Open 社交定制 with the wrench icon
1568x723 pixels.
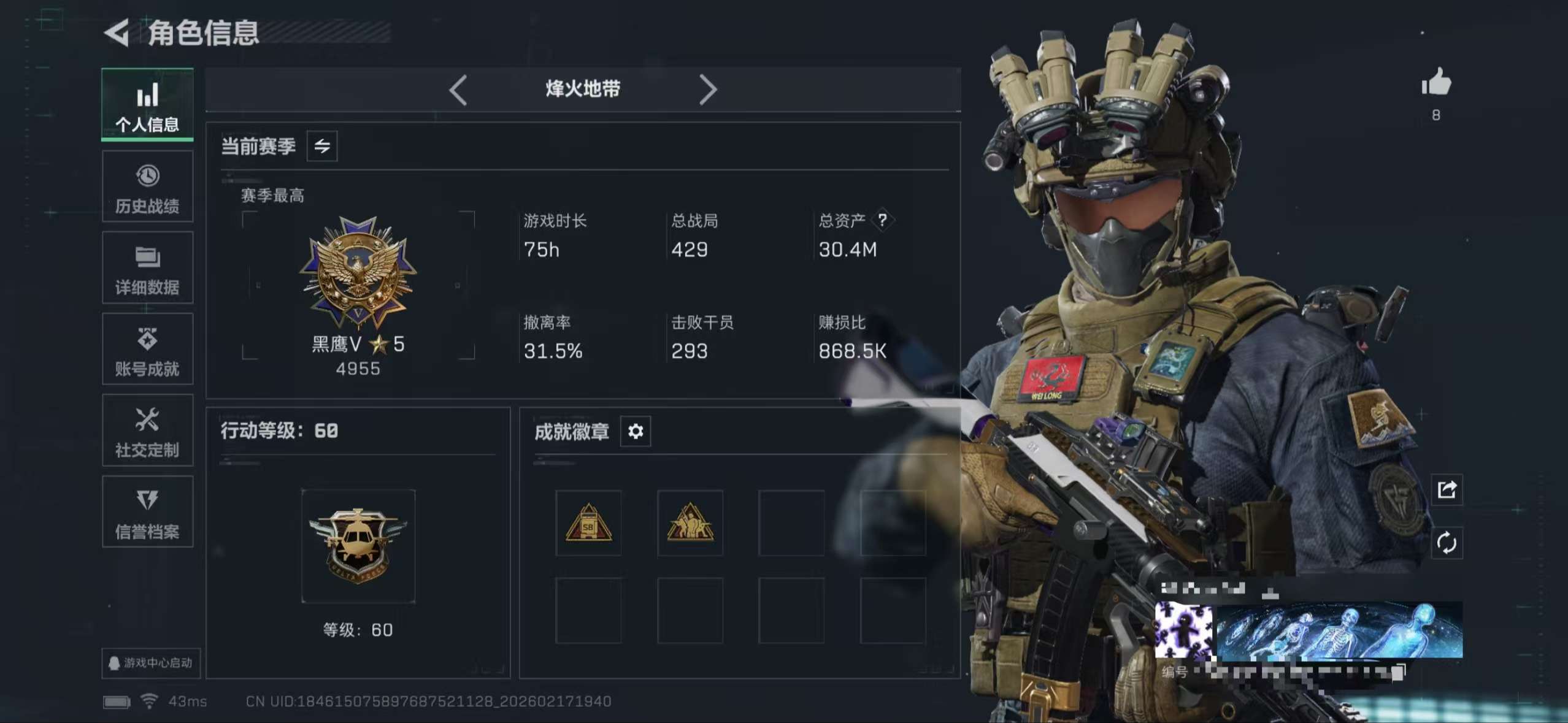(147, 430)
